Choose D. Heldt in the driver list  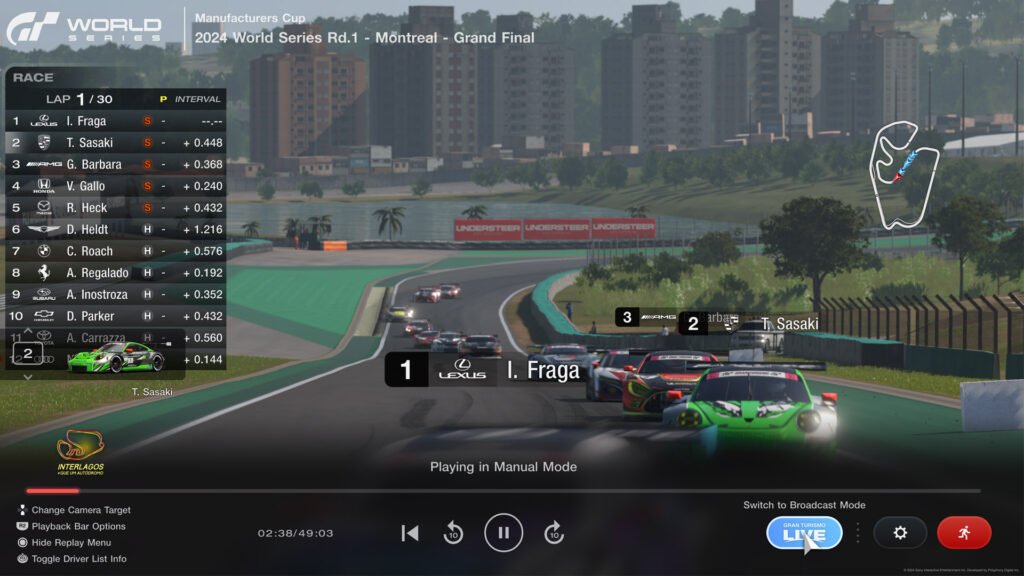click(x=115, y=229)
